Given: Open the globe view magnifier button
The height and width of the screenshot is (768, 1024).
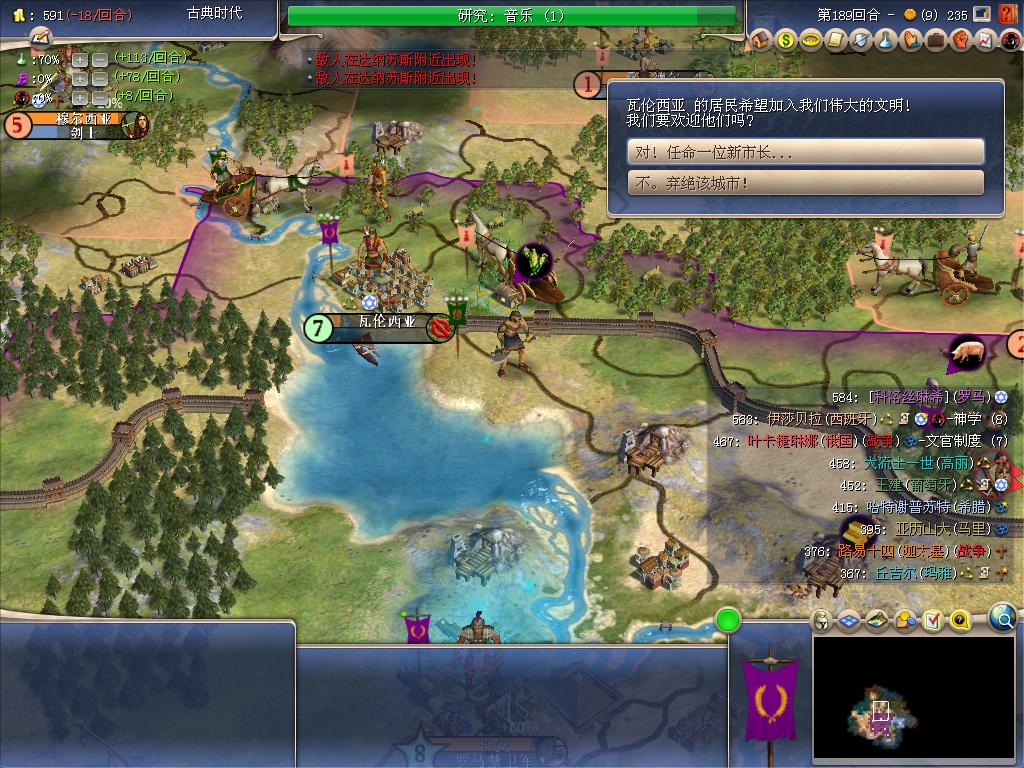Looking at the screenshot, I should (x=1003, y=619).
